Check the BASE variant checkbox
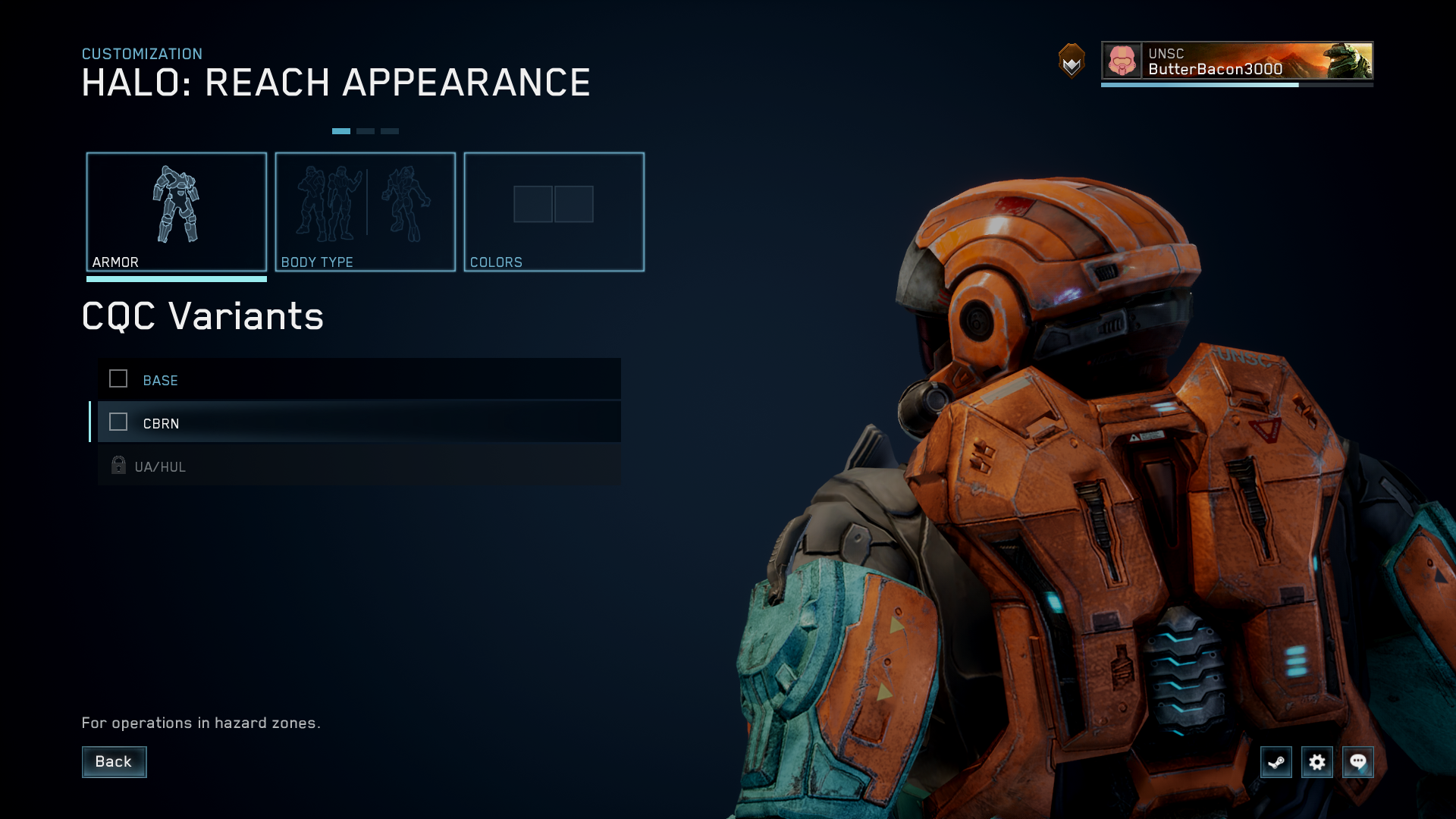The width and height of the screenshot is (1456, 819). [x=118, y=379]
